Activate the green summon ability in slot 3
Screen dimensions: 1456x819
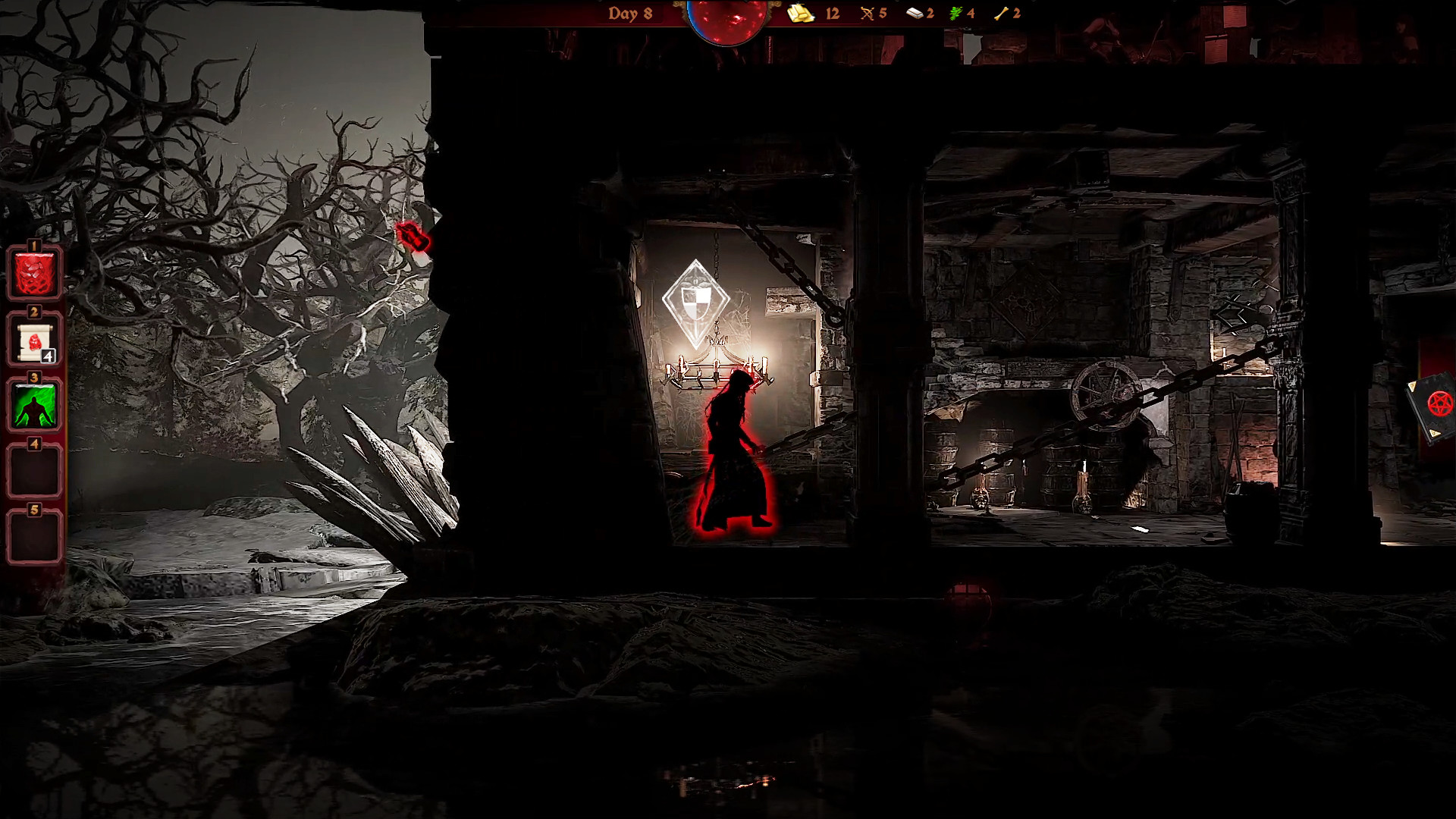(33, 406)
